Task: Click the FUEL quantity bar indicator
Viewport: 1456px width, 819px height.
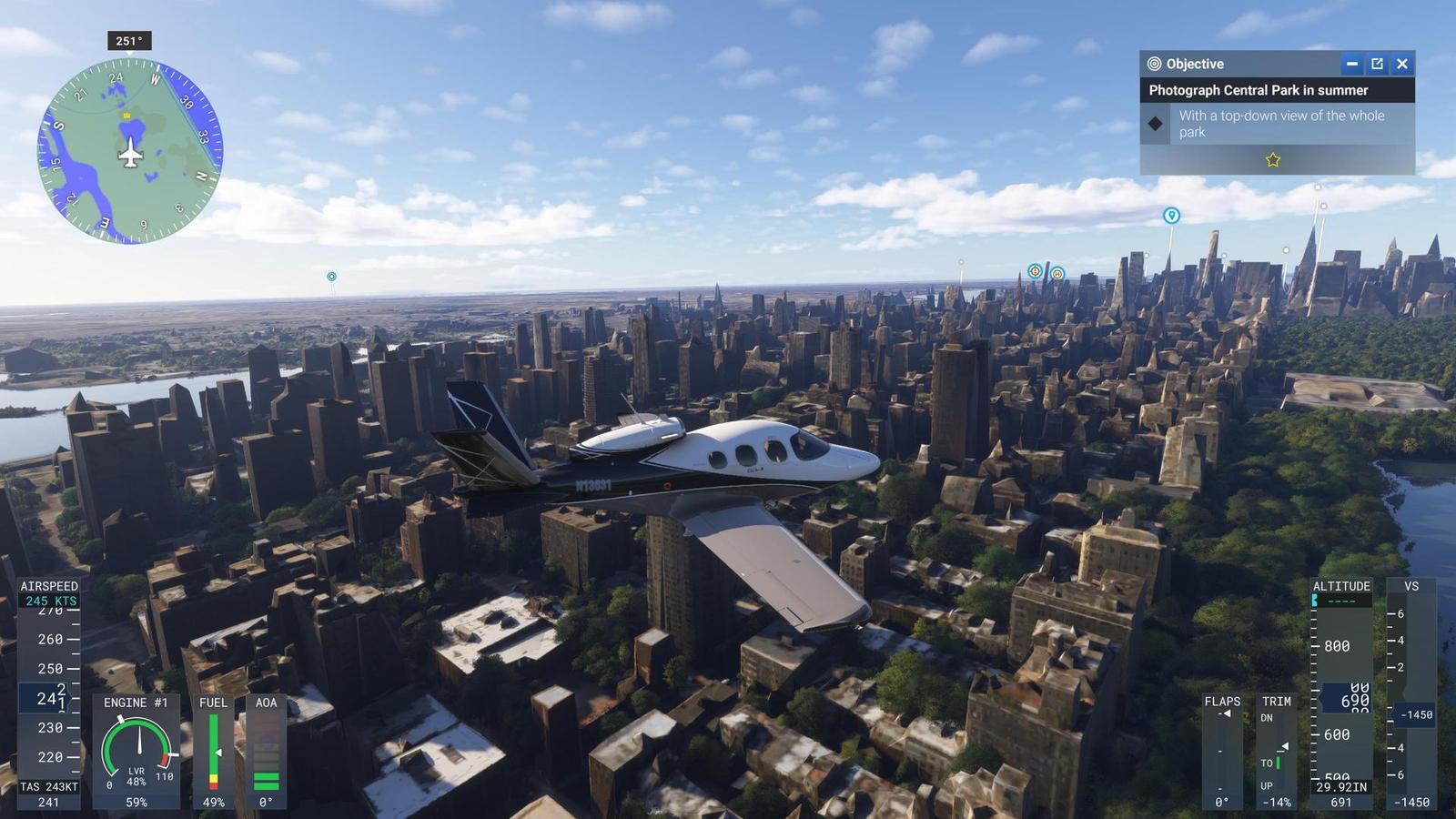Action: 214,751
